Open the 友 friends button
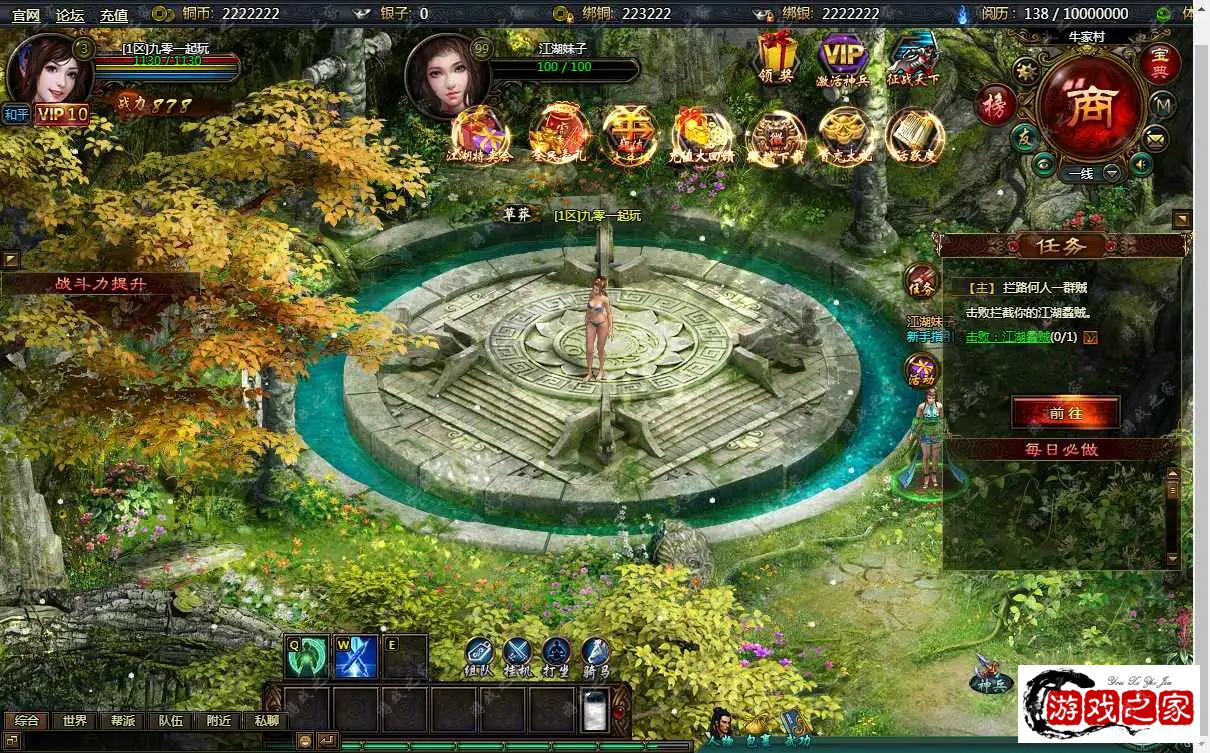Viewport: 1210px width, 753px height. coord(1023,138)
